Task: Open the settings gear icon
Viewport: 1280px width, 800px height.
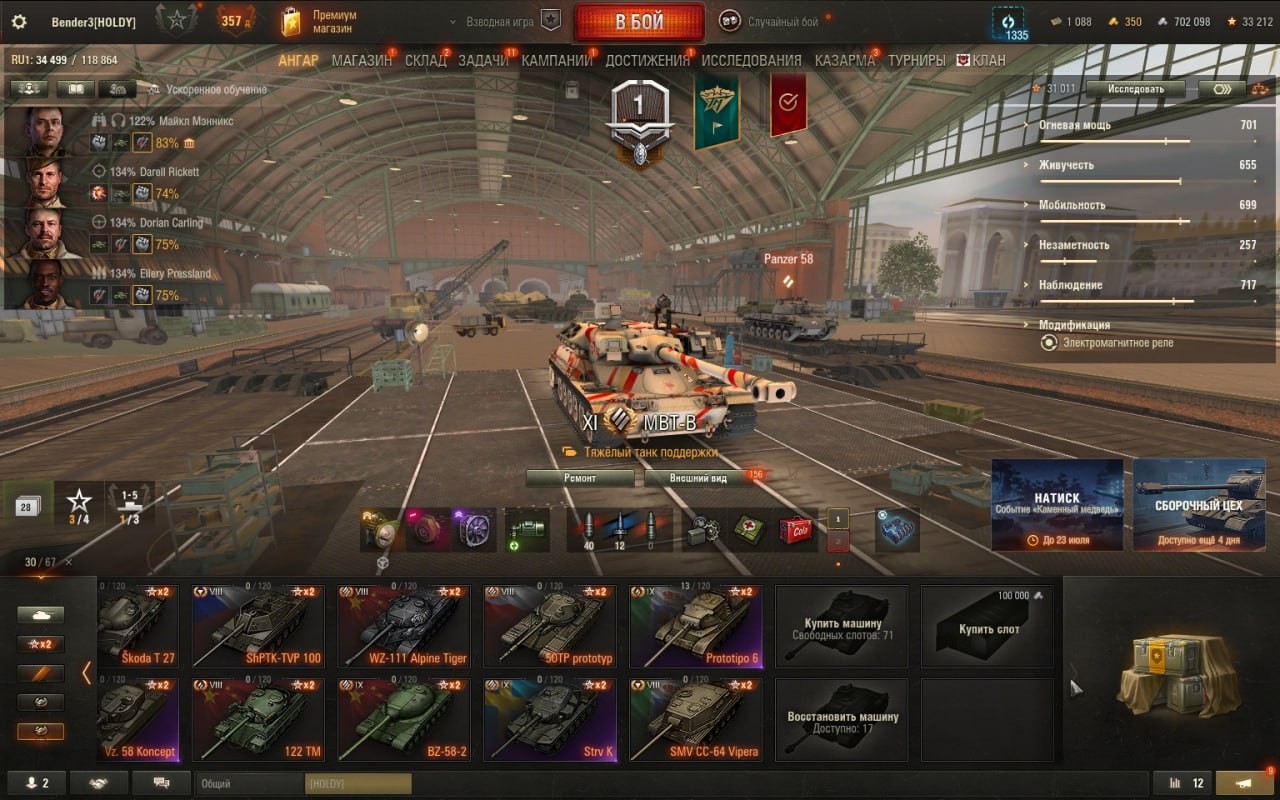Action: click(x=18, y=22)
